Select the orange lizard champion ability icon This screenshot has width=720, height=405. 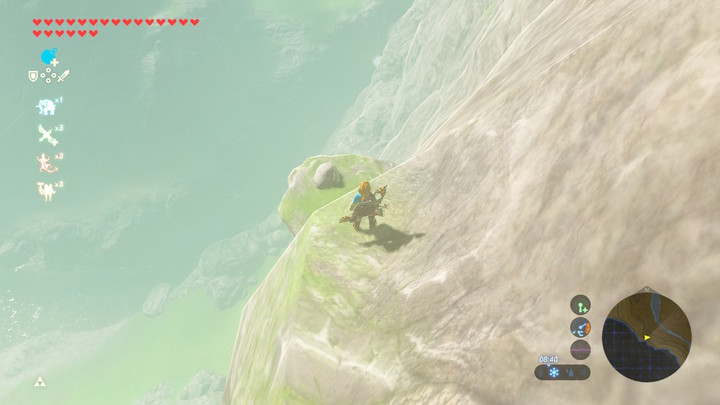pos(46,162)
